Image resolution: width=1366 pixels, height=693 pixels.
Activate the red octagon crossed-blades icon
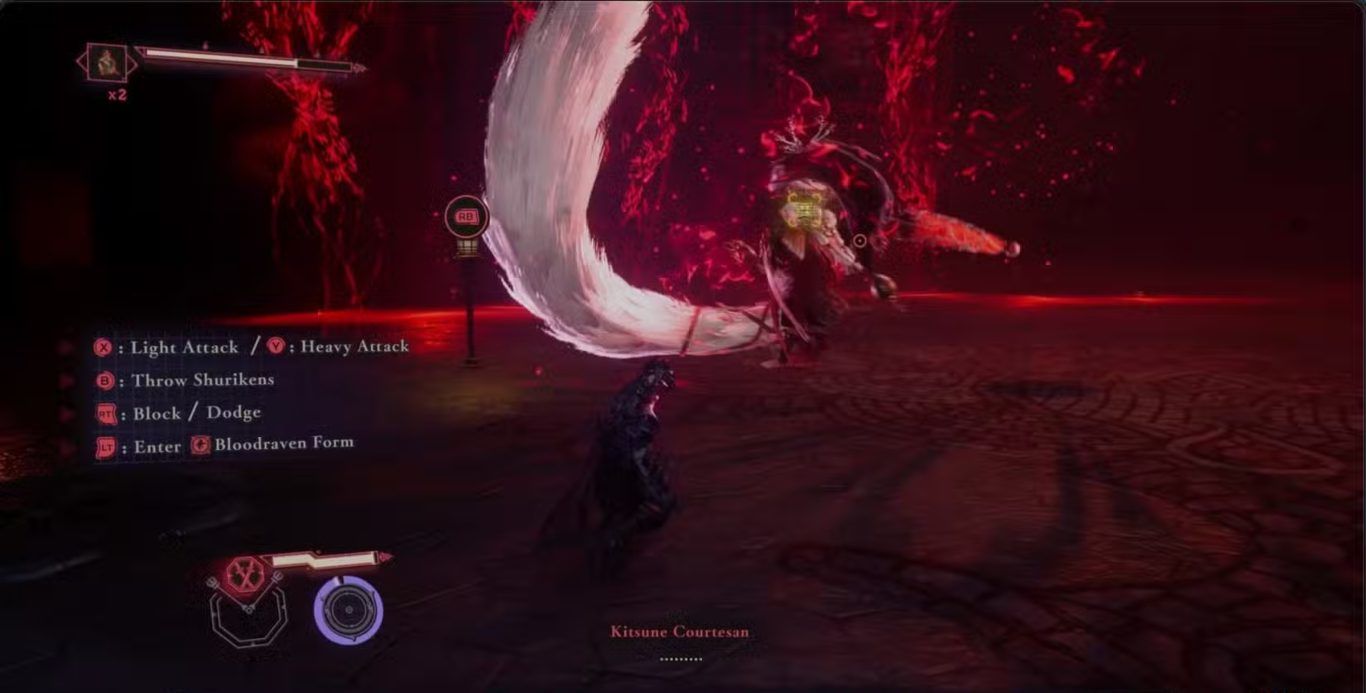tap(243, 575)
